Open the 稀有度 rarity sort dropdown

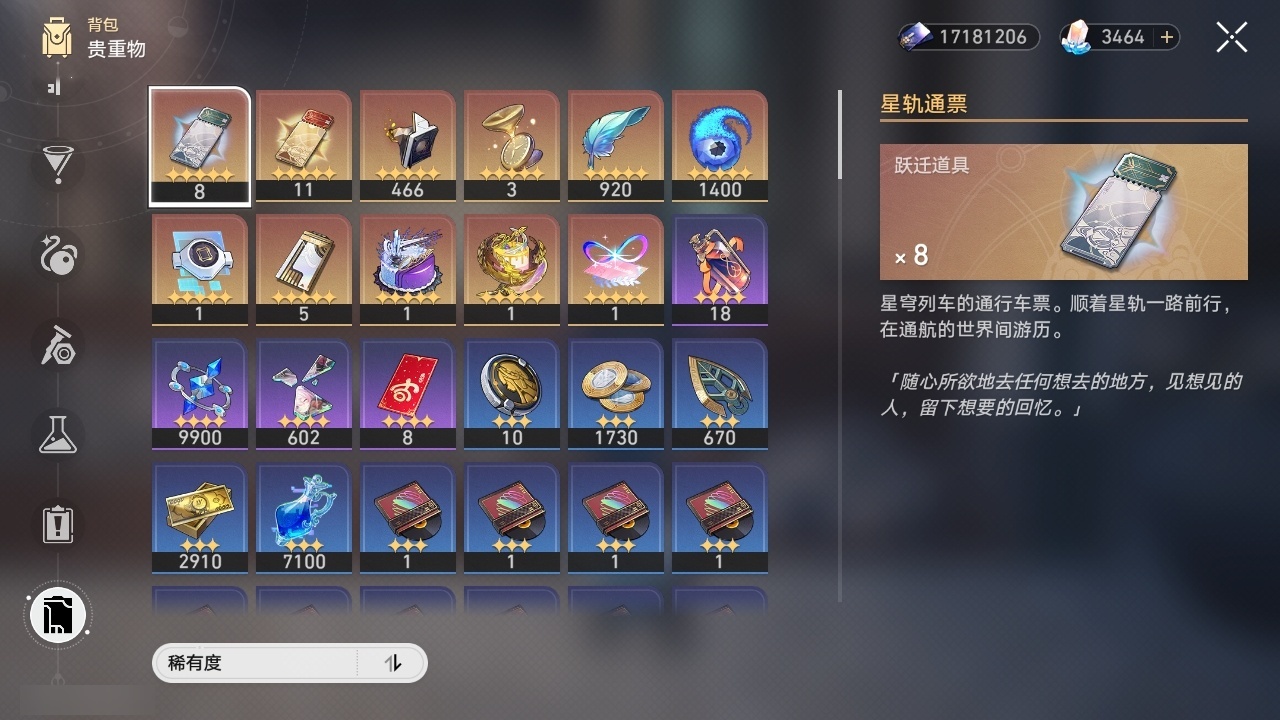click(250, 663)
